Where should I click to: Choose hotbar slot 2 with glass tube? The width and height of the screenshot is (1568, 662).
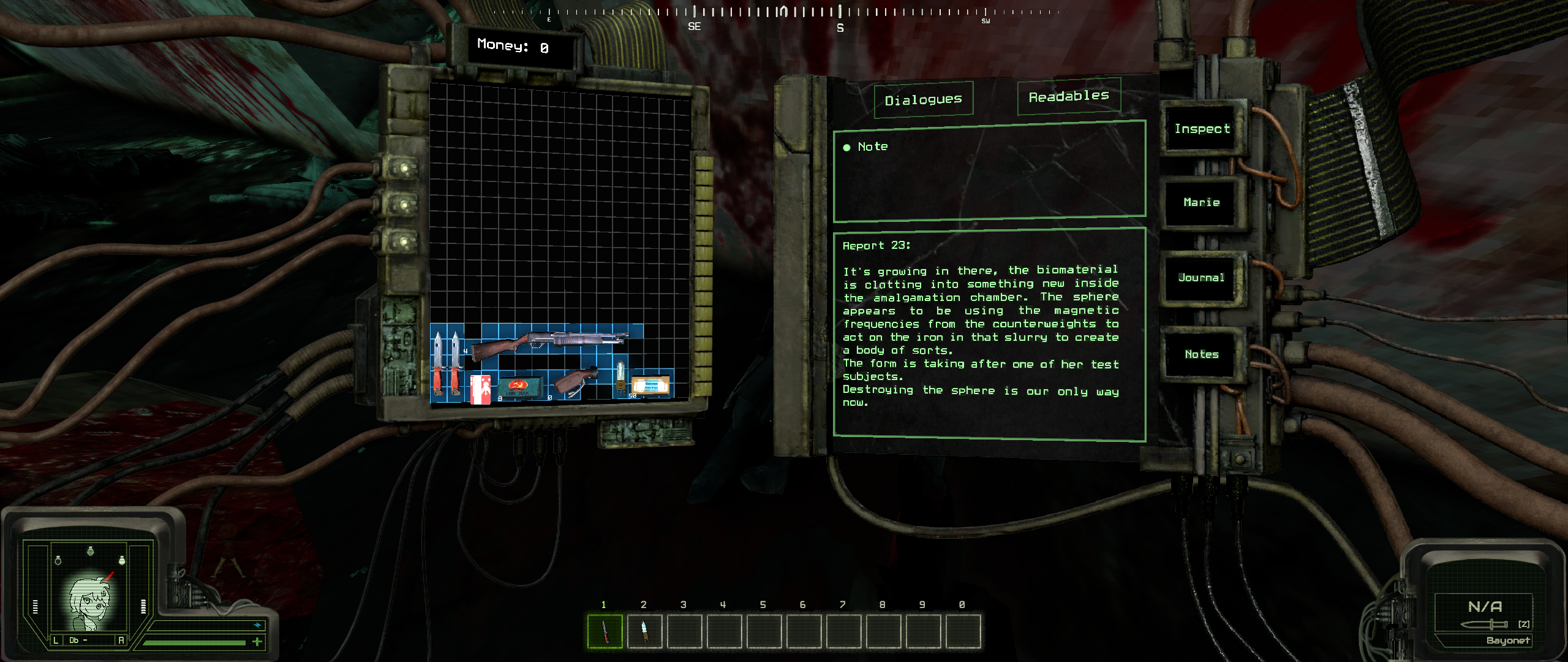(644, 631)
